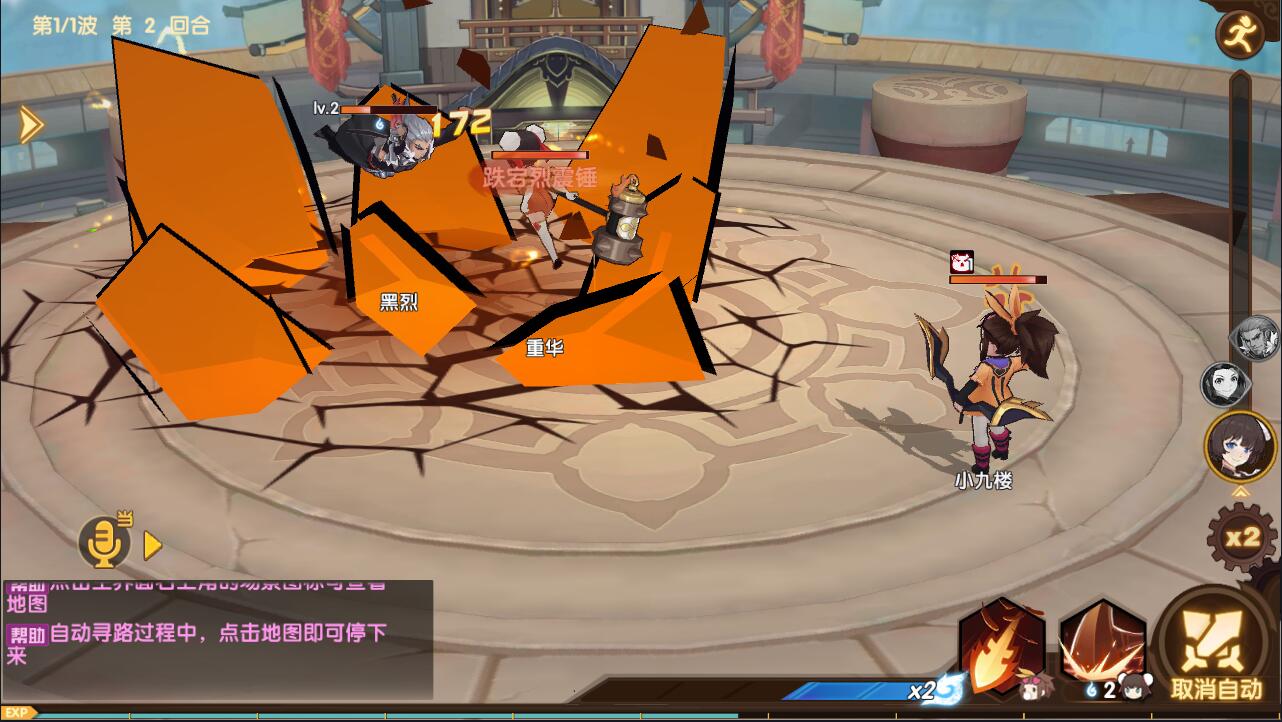Select the grey bearded man turn portrait

pyautogui.click(x=1256, y=340)
